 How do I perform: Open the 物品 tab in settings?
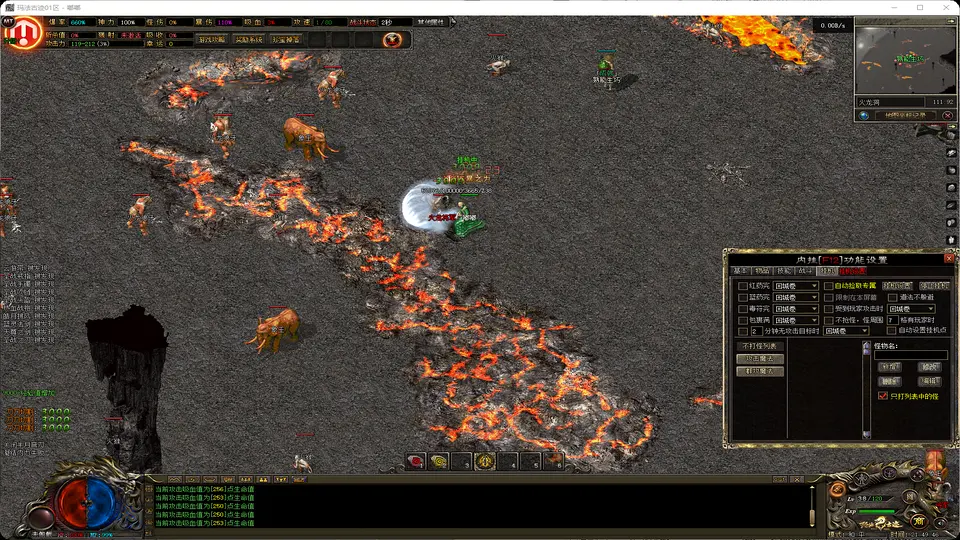[x=762, y=271]
